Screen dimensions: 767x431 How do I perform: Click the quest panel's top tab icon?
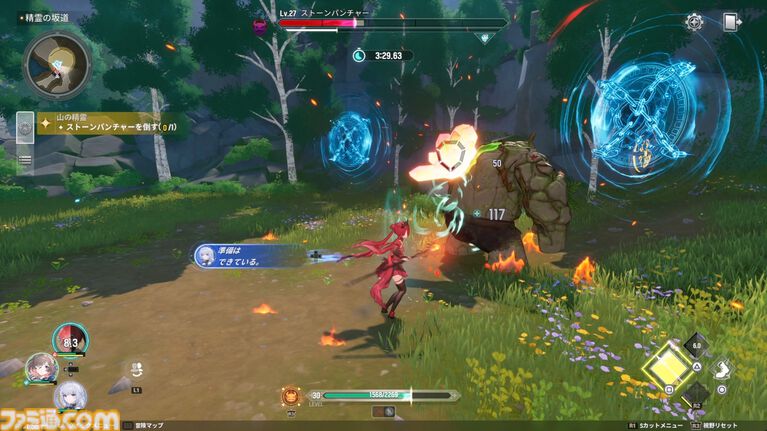tap(24, 128)
